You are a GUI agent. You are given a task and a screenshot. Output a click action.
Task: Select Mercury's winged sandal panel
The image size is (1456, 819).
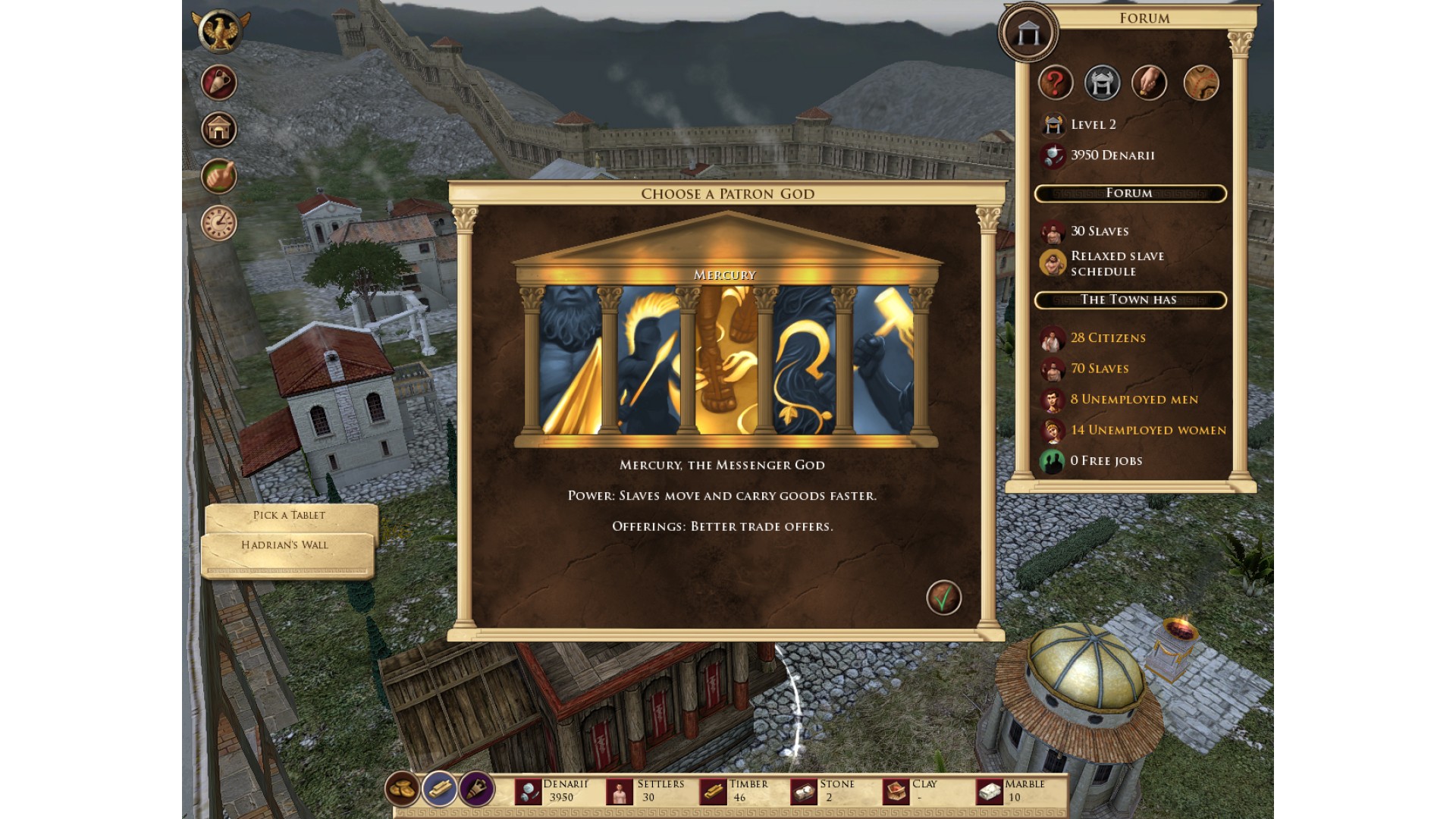726,361
